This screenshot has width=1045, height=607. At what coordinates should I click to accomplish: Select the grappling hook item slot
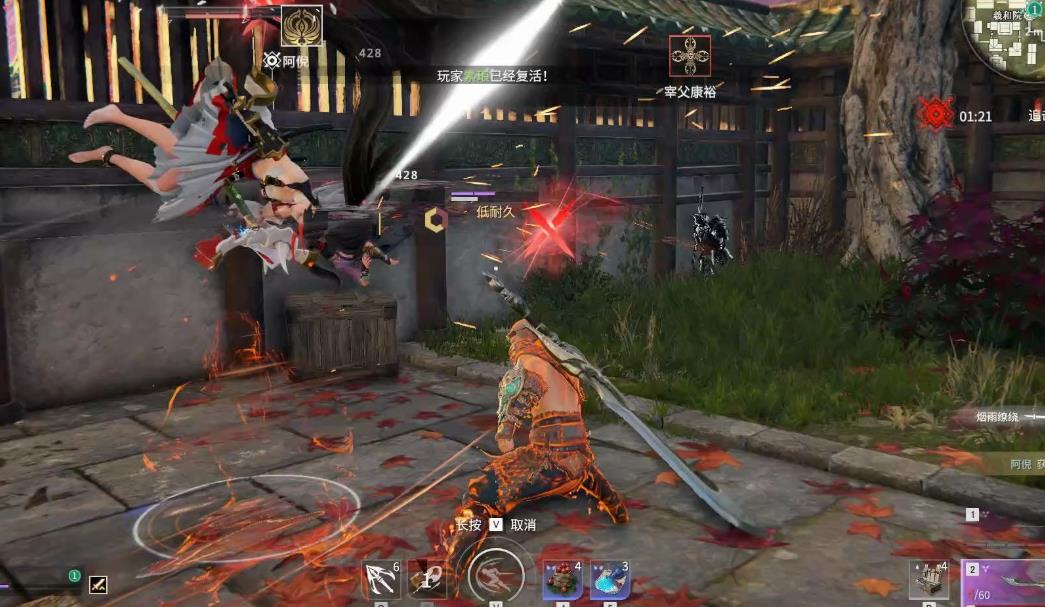click(381, 580)
